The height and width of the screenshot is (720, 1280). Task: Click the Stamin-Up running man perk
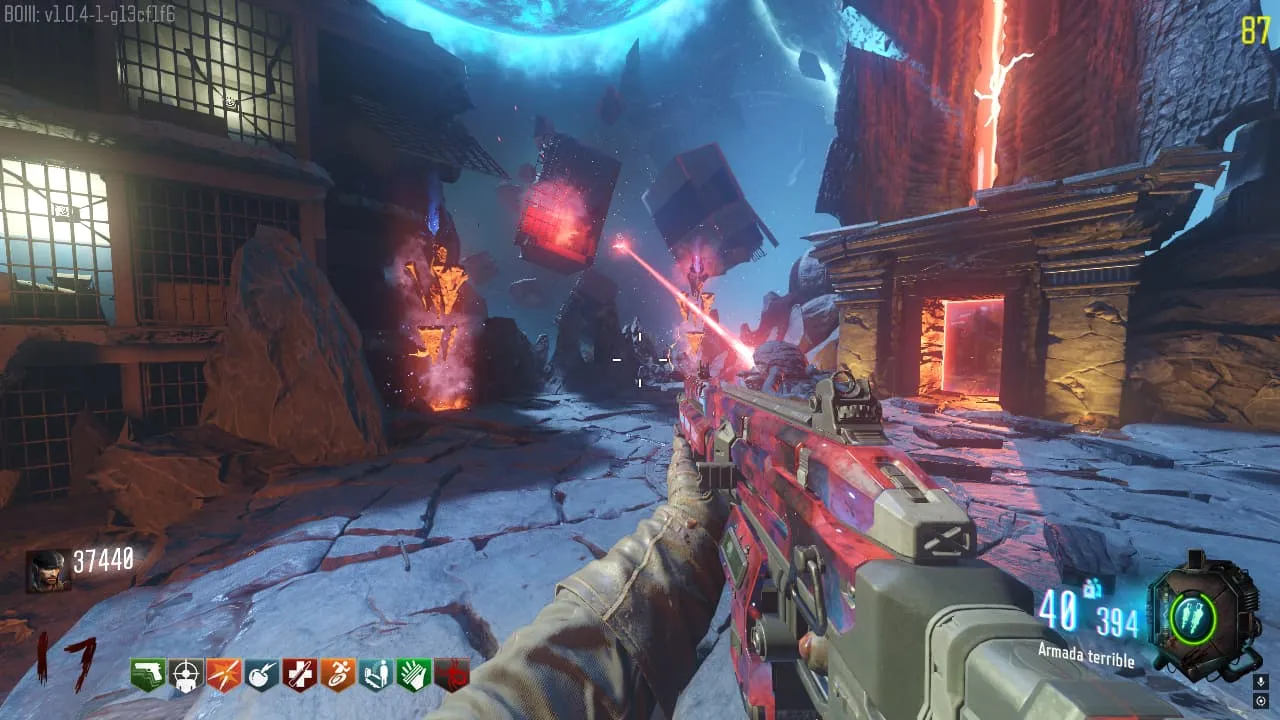338,675
